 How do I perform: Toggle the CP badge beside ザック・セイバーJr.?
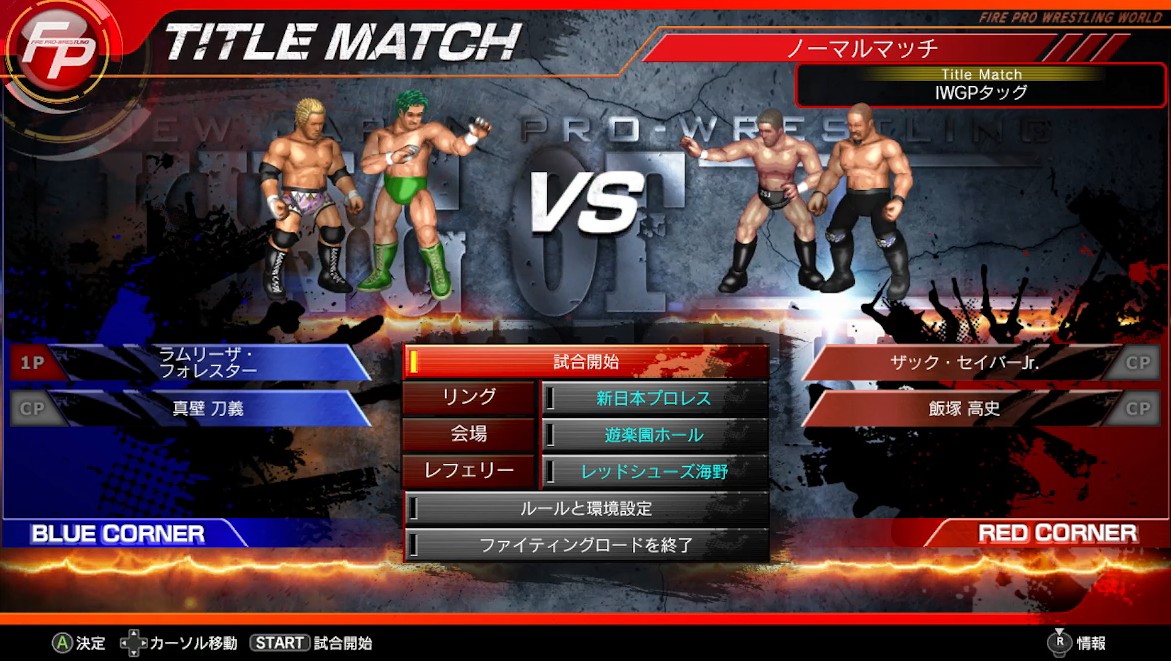tap(1138, 362)
